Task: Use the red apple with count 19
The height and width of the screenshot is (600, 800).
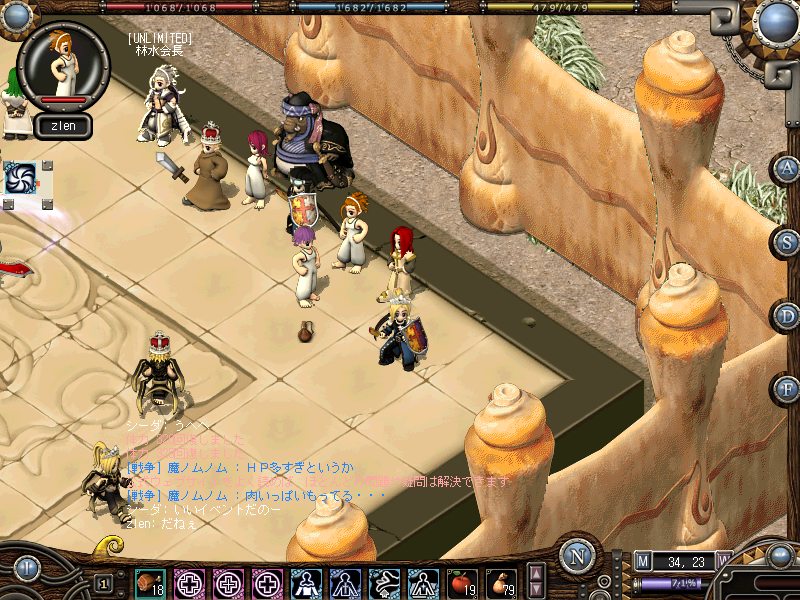Action: pos(462,583)
